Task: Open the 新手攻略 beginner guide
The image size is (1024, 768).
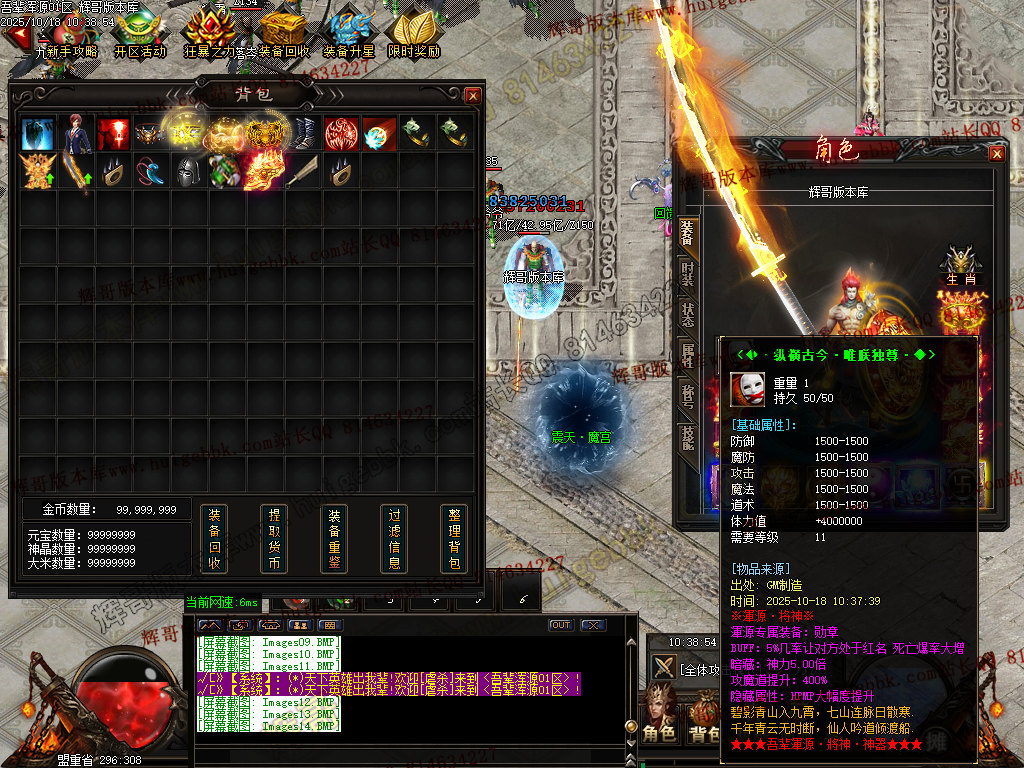Action: click(x=66, y=34)
